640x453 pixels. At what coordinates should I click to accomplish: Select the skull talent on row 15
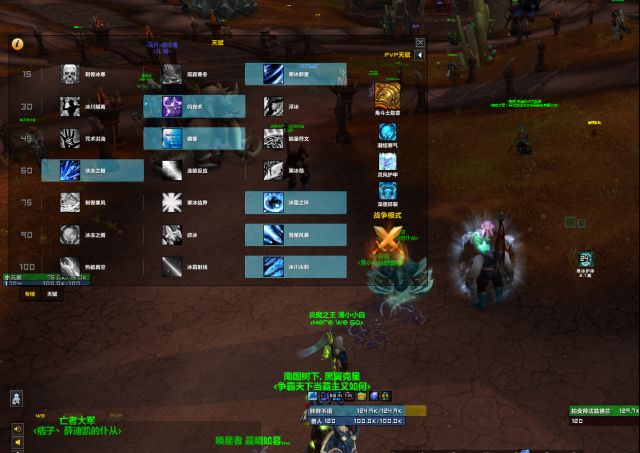pos(70,75)
